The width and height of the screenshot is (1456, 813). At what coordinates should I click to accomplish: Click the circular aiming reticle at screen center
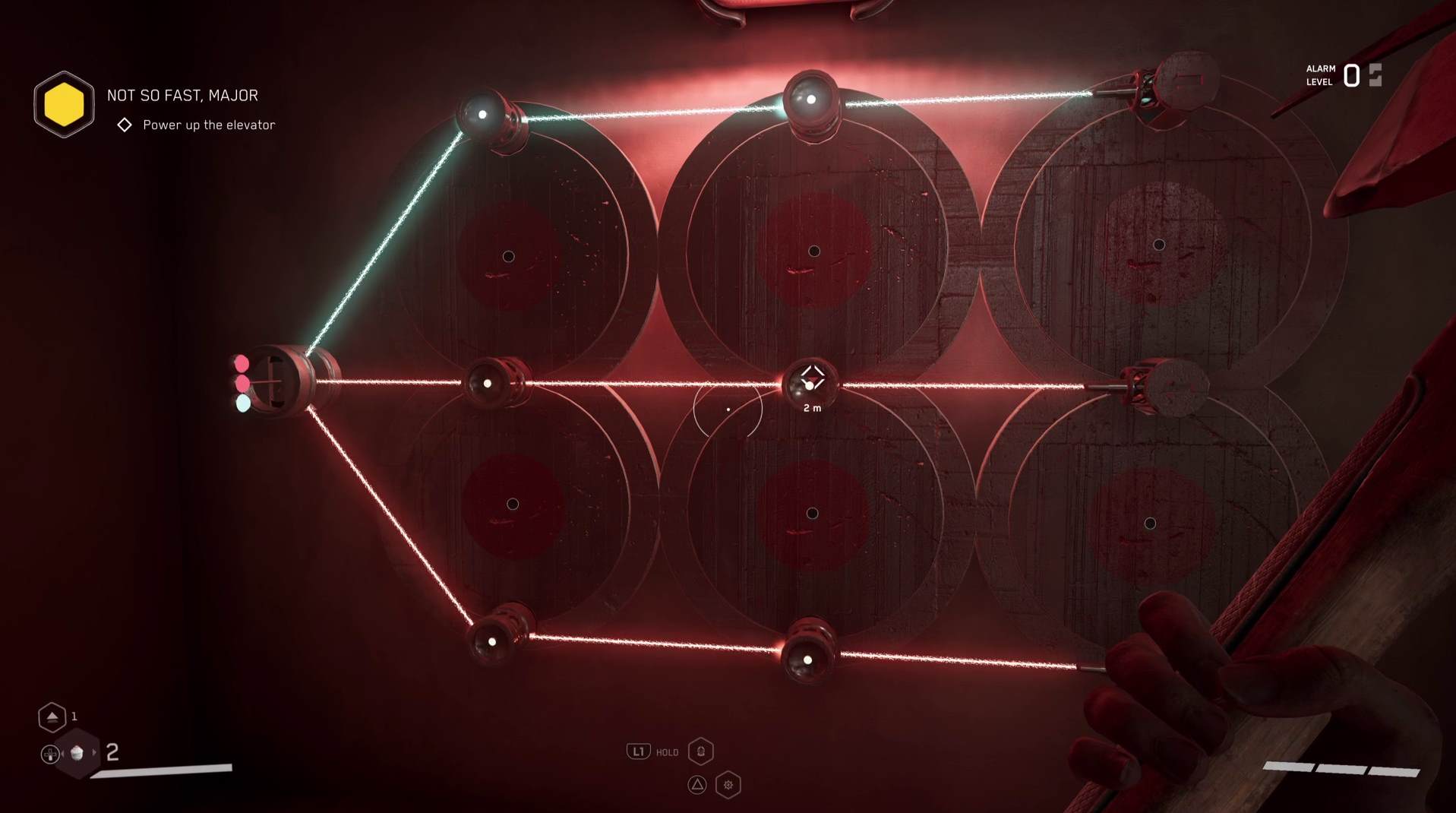pyautogui.click(x=728, y=409)
